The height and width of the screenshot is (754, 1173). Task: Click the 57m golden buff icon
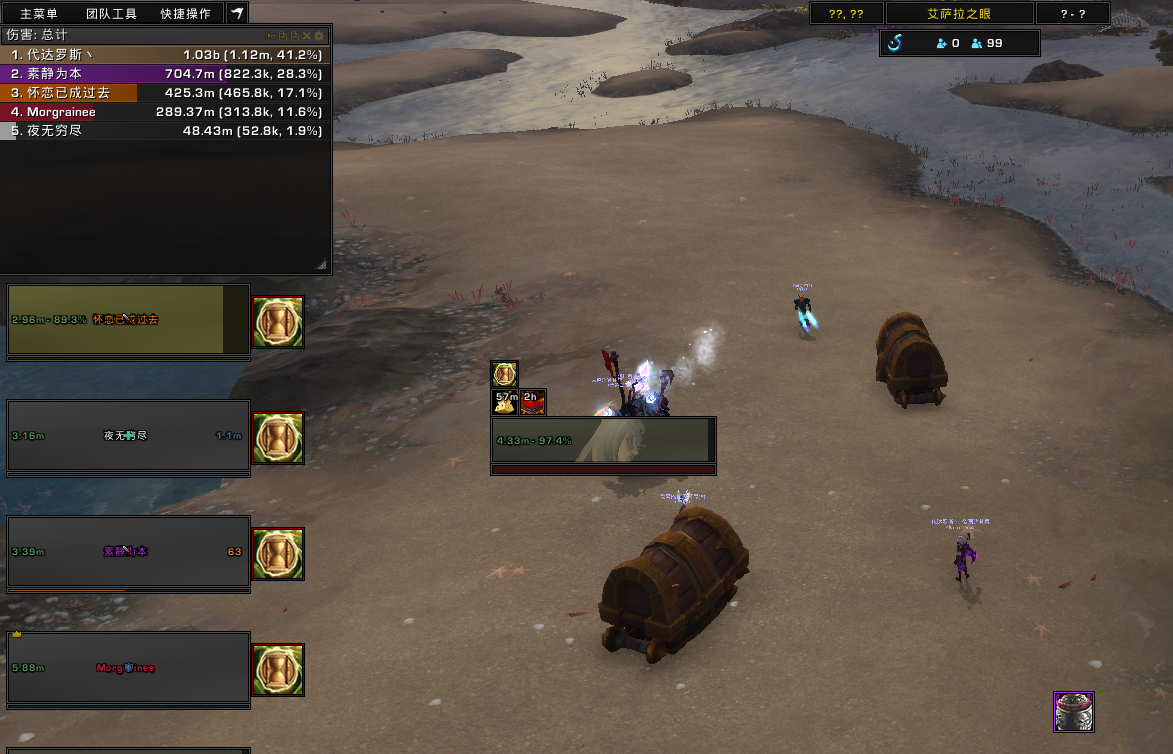pyautogui.click(x=506, y=401)
